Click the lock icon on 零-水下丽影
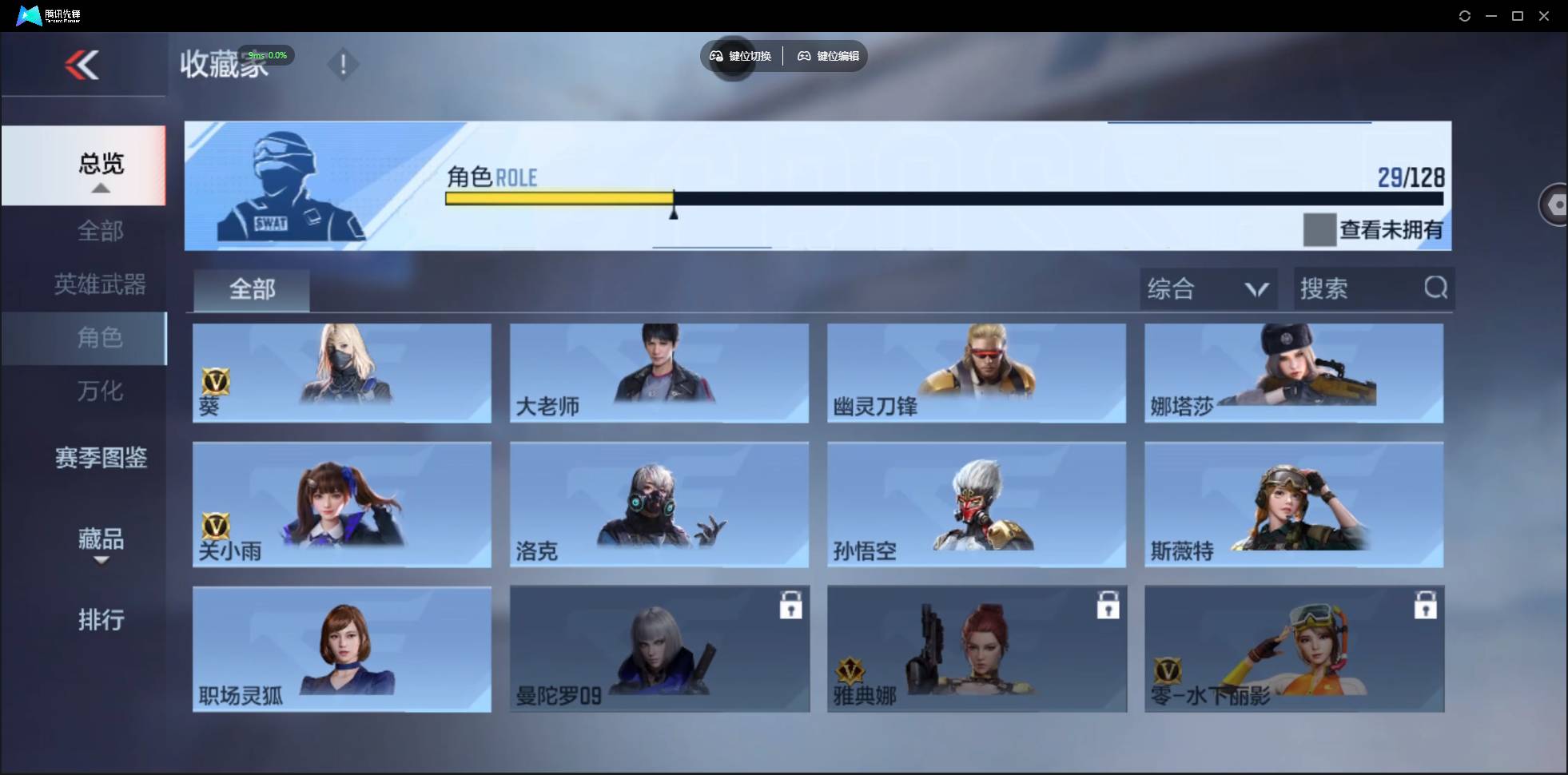The width and height of the screenshot is (1568, 775). point(1427,606)
